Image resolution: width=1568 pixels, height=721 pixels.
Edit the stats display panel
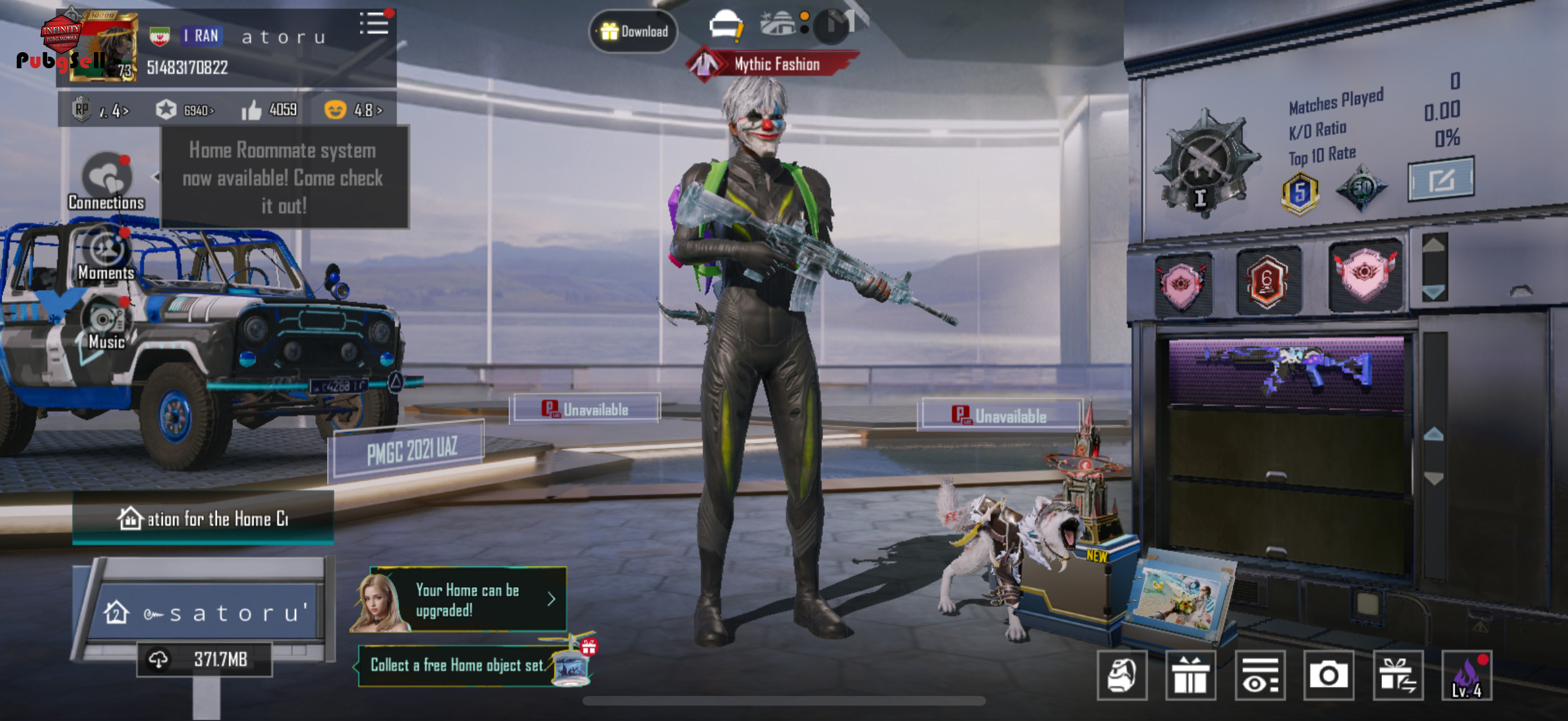1441,180
